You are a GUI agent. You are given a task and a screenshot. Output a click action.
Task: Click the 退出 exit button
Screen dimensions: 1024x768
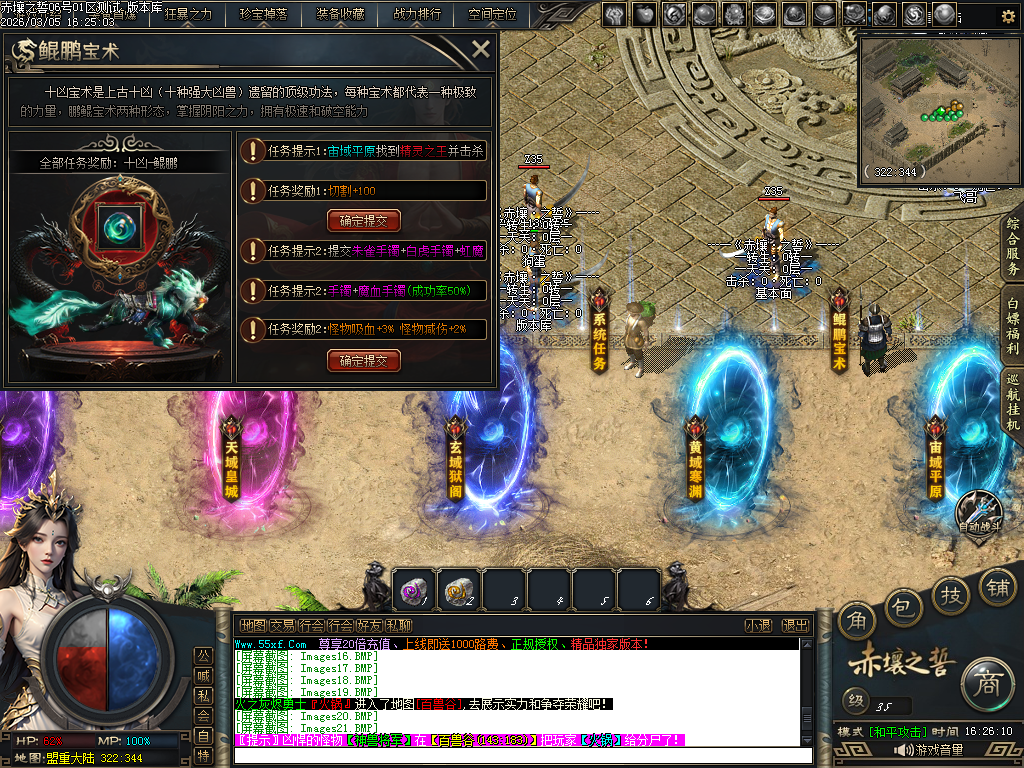point(795,625)
